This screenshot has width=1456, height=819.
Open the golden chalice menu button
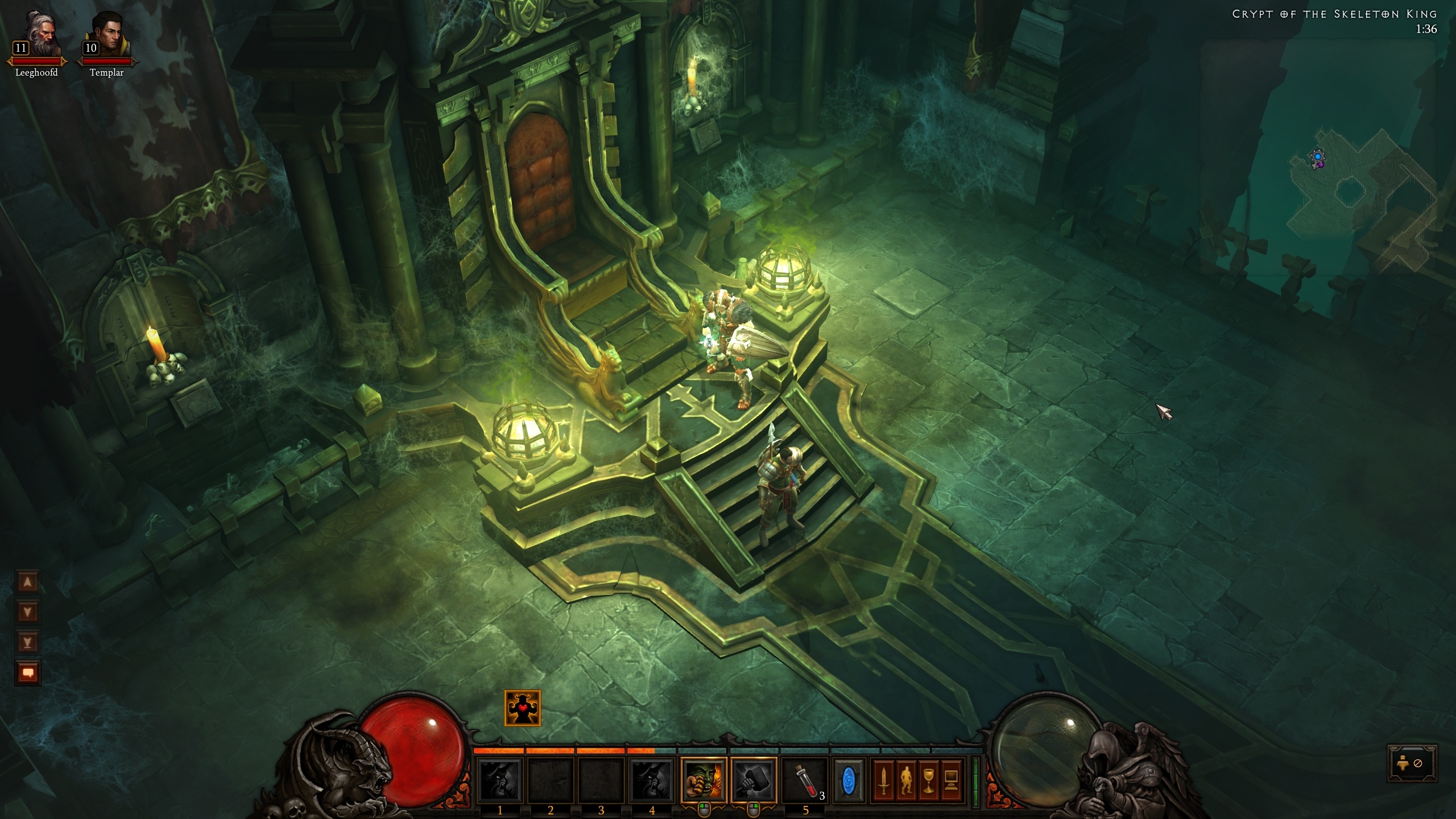[928, 780]
